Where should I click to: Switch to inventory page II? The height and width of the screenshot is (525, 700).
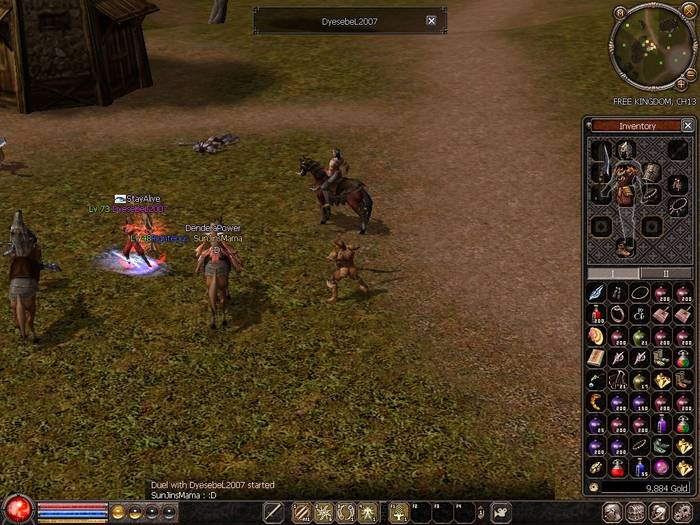click(x=665, y=273)
